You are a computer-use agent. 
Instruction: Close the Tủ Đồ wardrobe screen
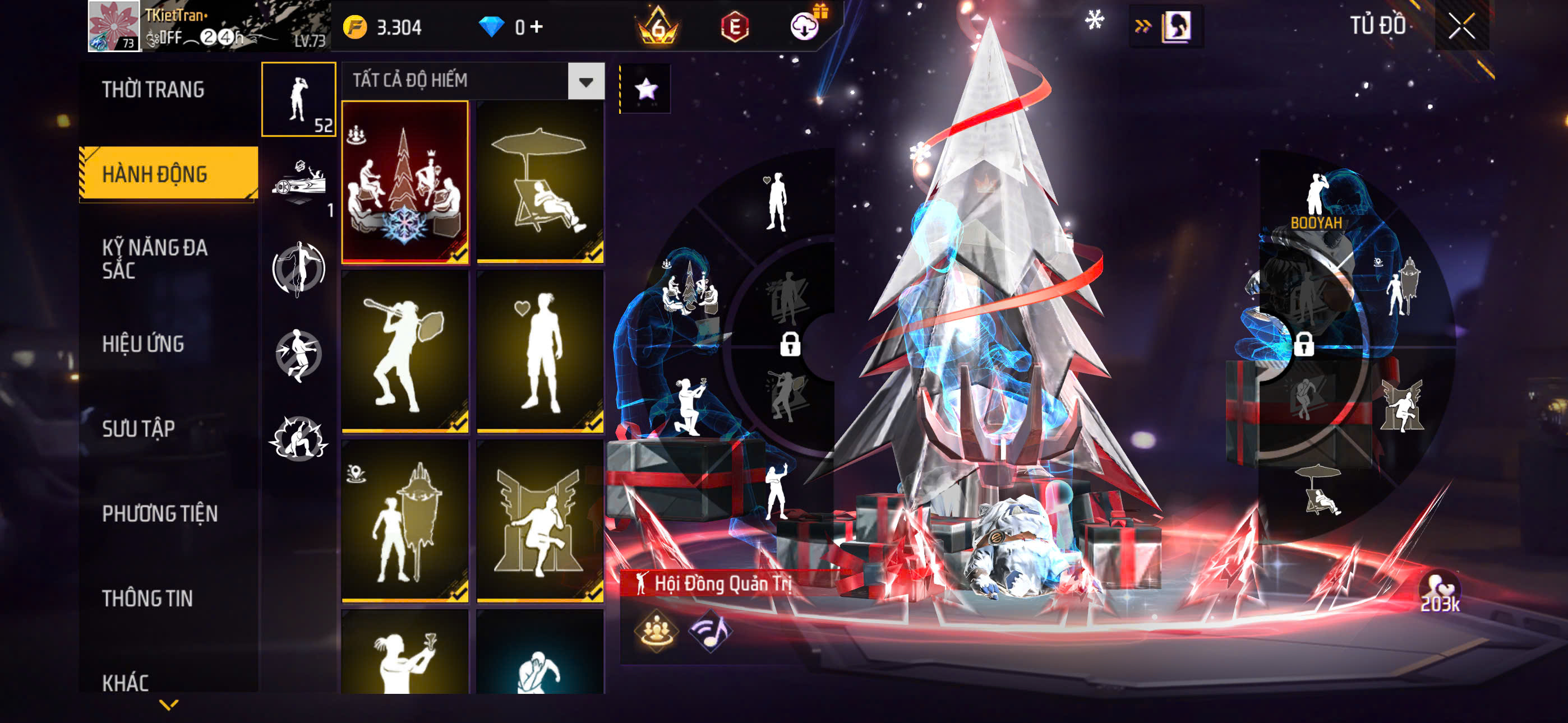coord(1461,26)
